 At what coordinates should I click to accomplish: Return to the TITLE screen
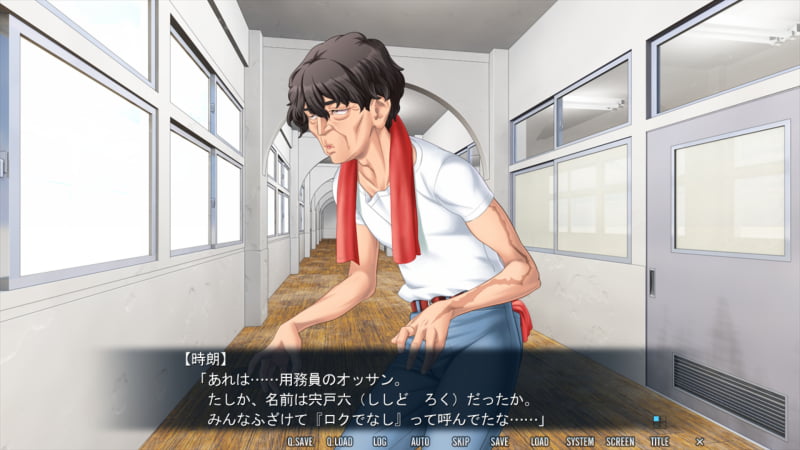click(660, 441)
